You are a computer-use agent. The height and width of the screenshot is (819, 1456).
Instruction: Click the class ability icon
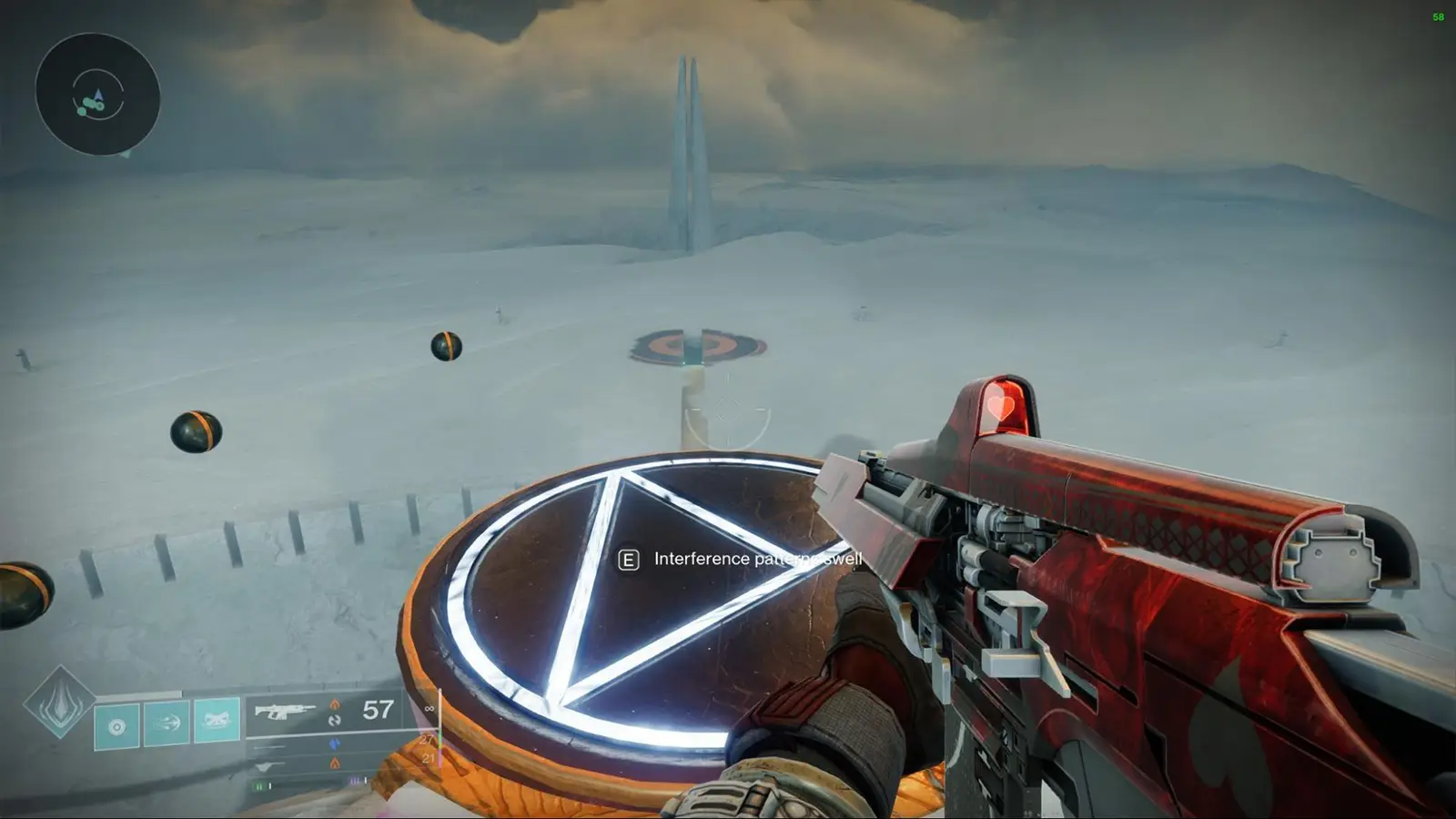click(116, 724)
